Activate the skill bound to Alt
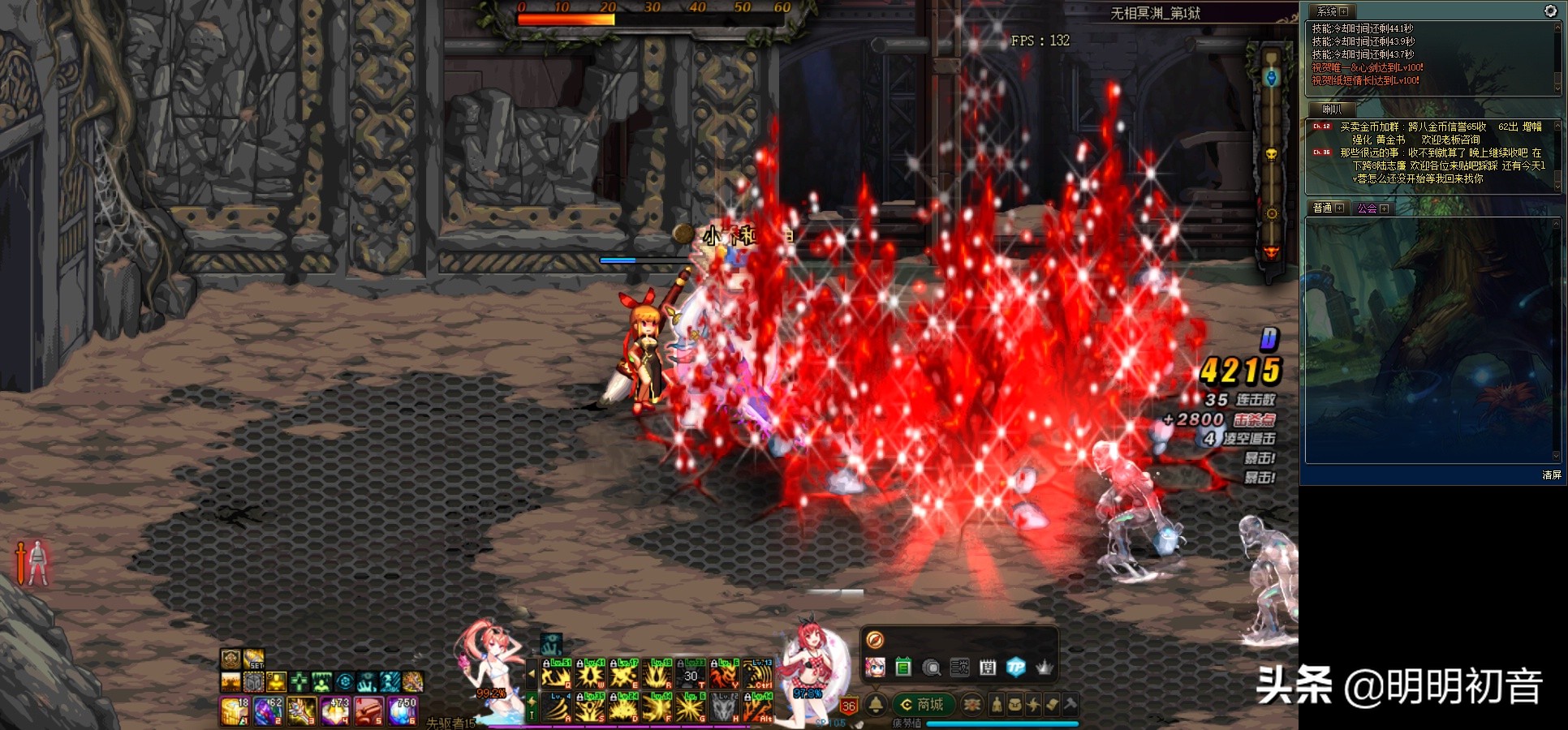 click(756, 708)
